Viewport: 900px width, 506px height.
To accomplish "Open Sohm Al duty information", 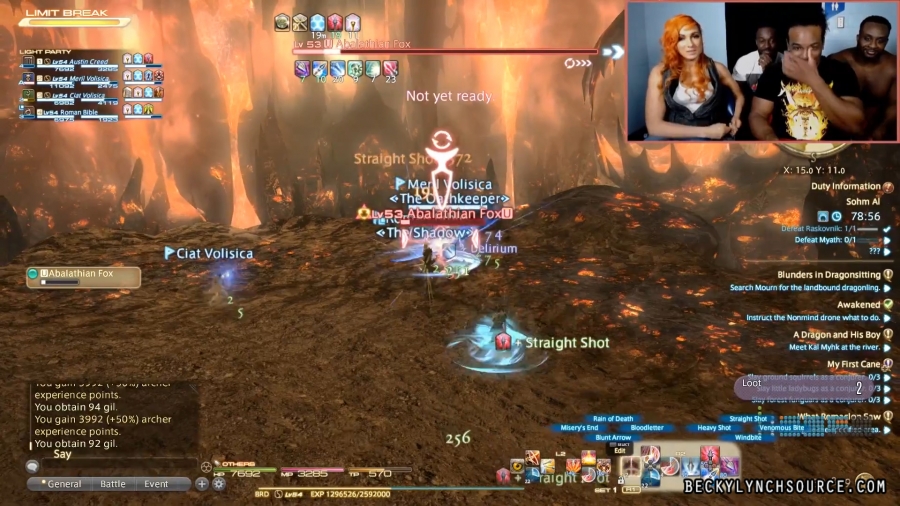I will tap(862, 201).
